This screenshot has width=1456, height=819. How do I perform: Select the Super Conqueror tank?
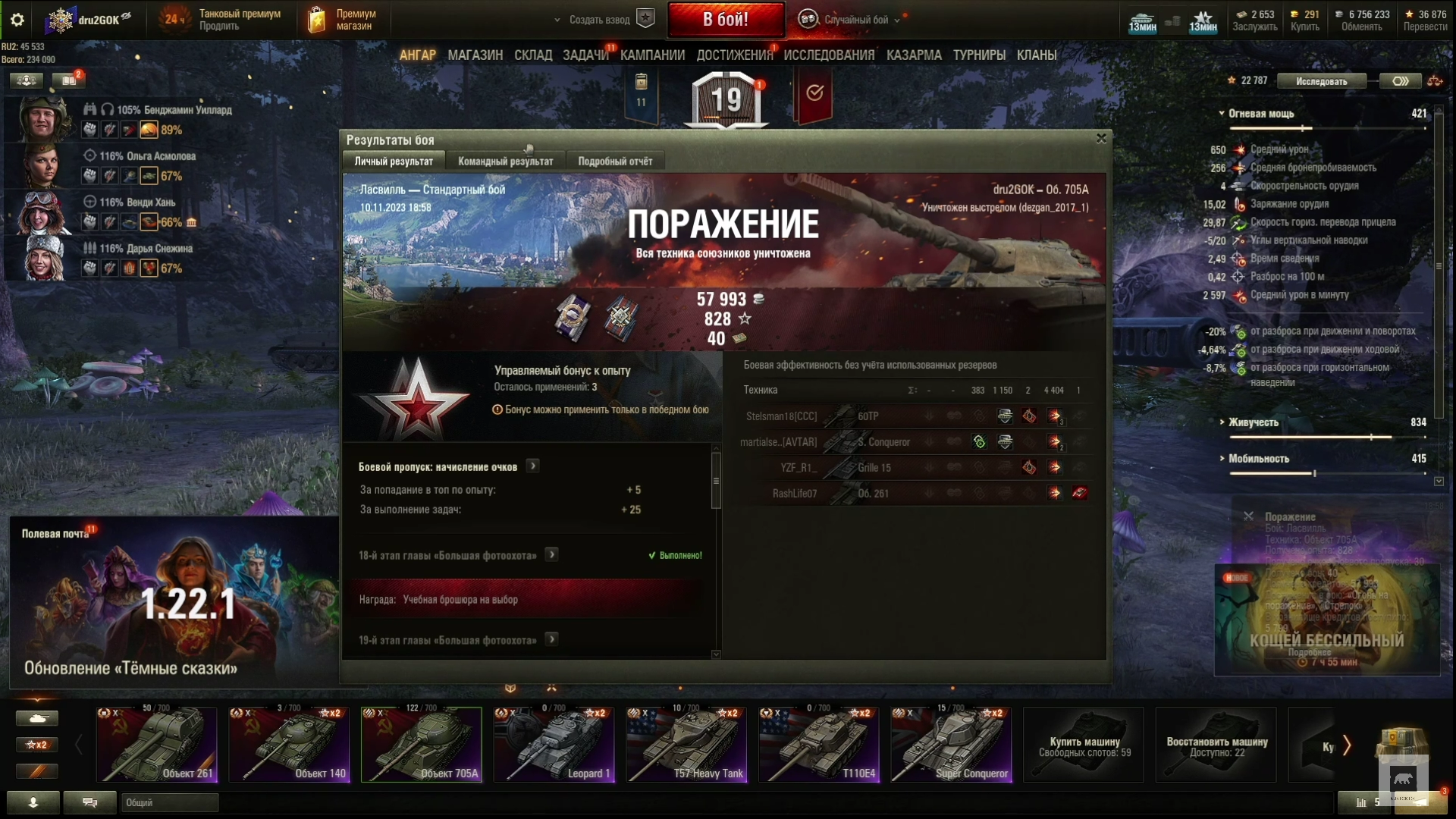pyautogui.click(x=951, y=744)
